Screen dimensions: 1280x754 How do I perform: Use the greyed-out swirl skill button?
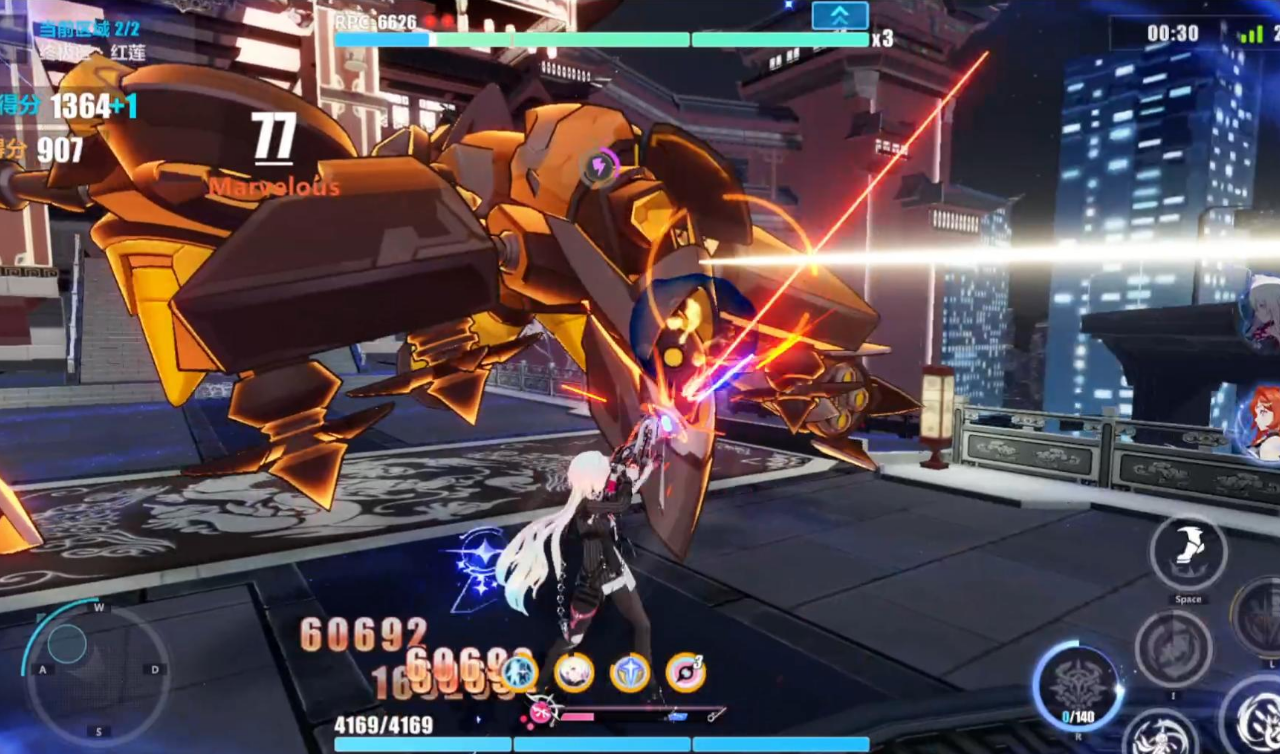tap(1174, 649)
